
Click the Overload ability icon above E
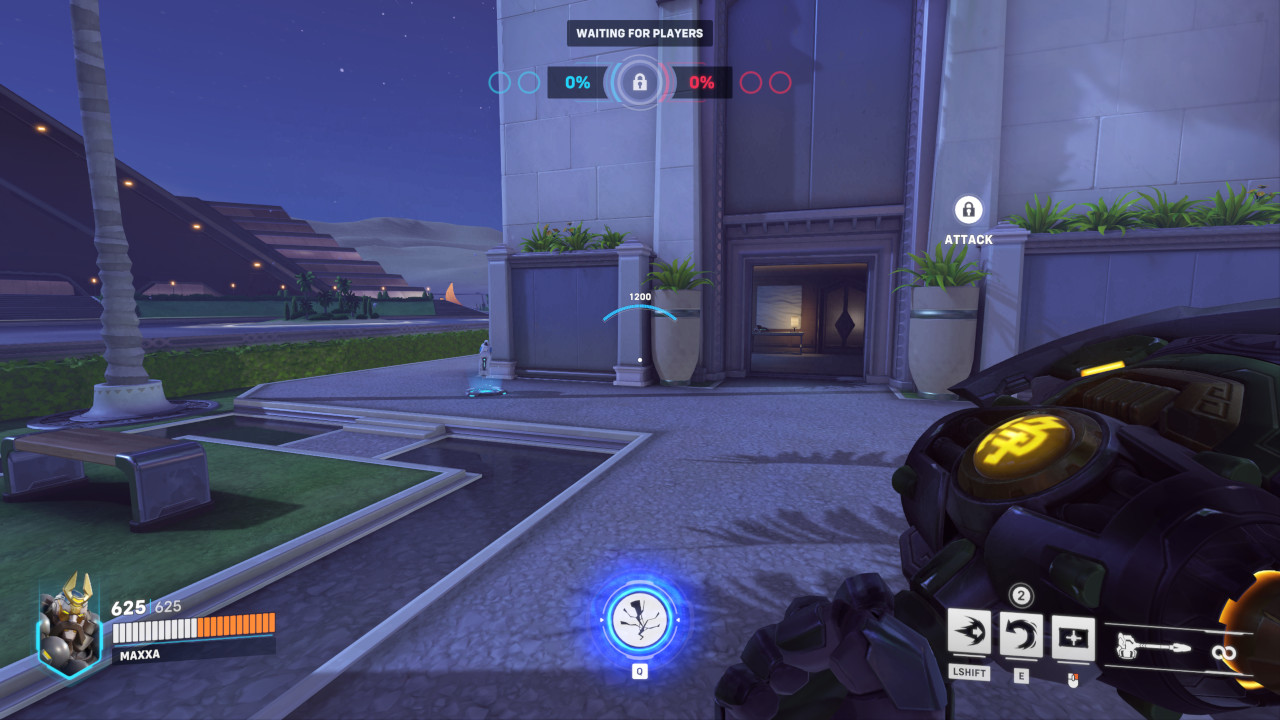click(1022, 634)
